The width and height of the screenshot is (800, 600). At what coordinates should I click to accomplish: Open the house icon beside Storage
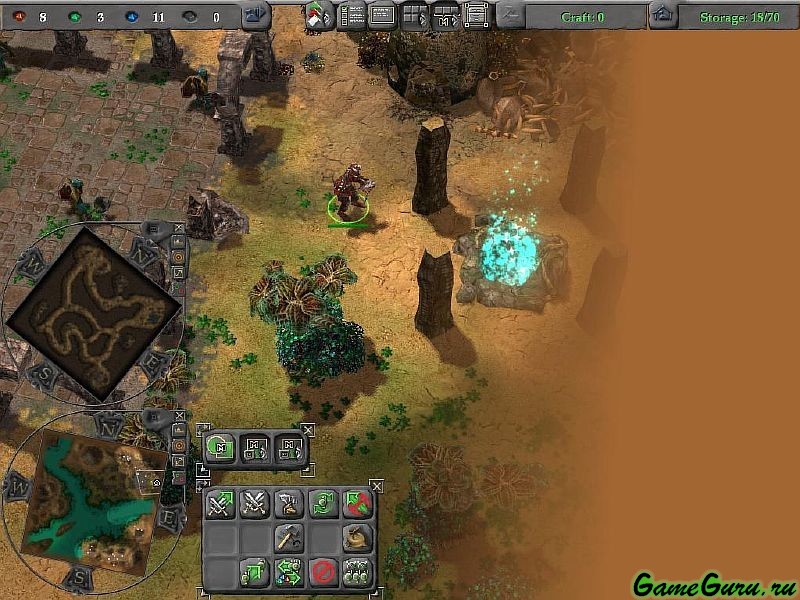pyautogui.click(x=661, y=15)
